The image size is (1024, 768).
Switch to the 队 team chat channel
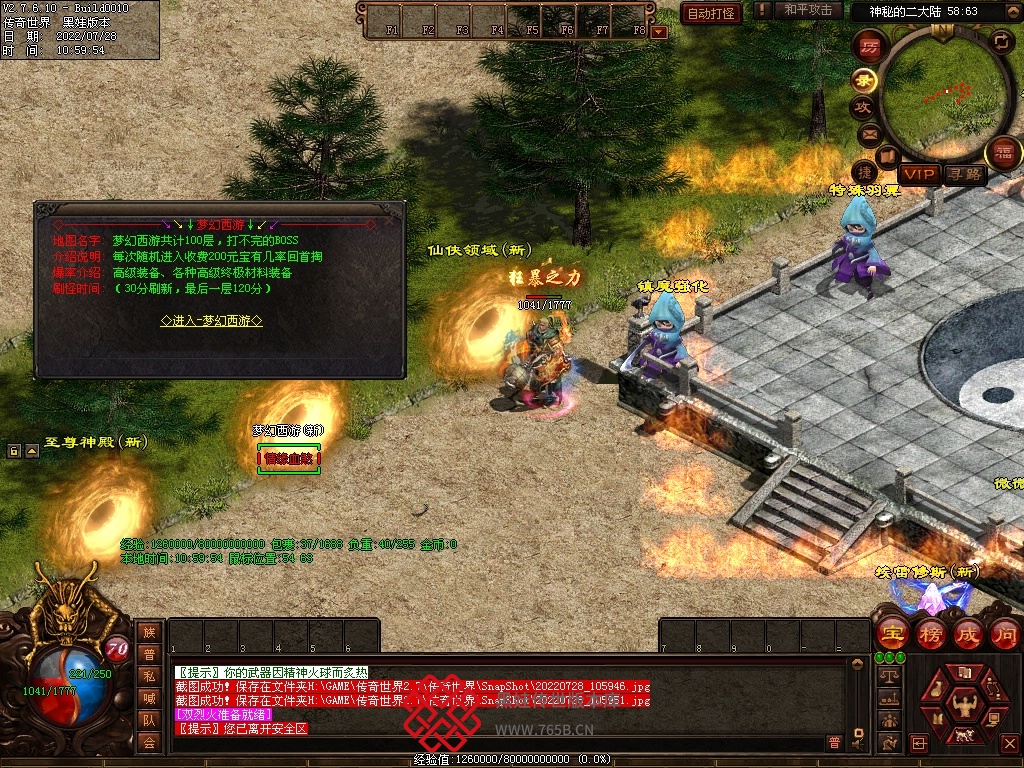coord(149,720)
